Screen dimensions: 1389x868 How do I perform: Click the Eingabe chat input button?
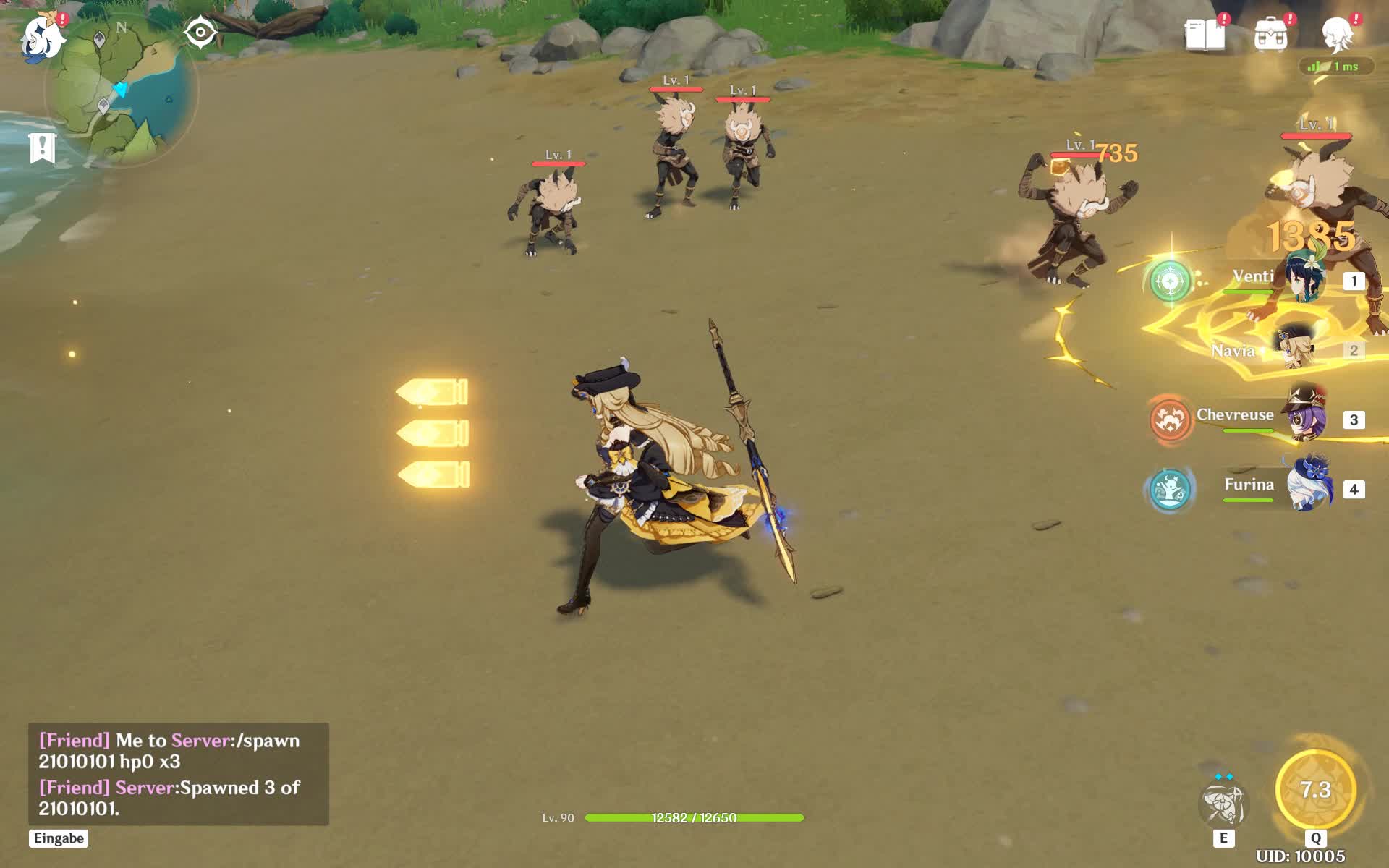[59, 838]
